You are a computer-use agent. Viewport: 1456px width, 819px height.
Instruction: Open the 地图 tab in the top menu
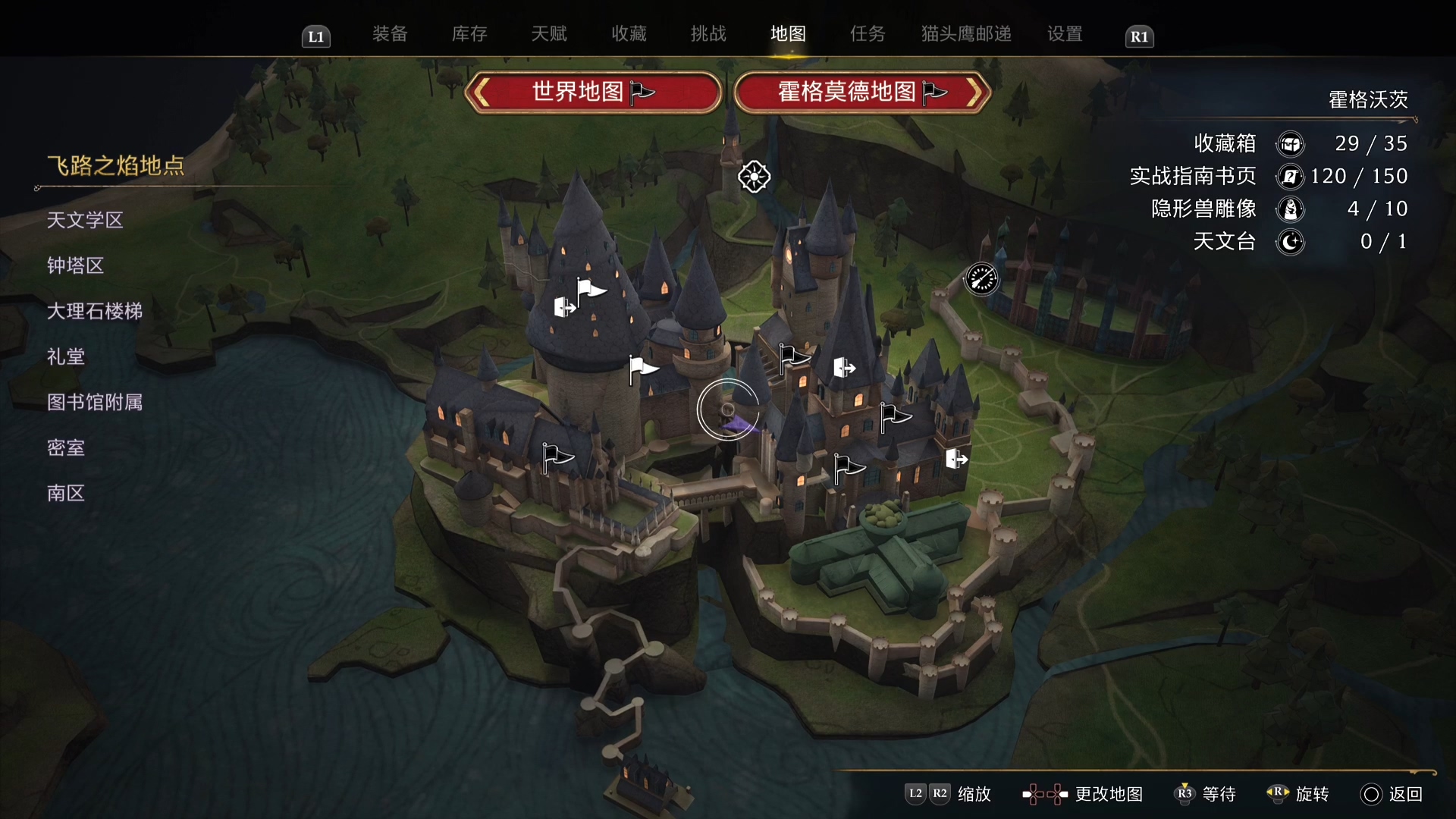coord(788,34)
